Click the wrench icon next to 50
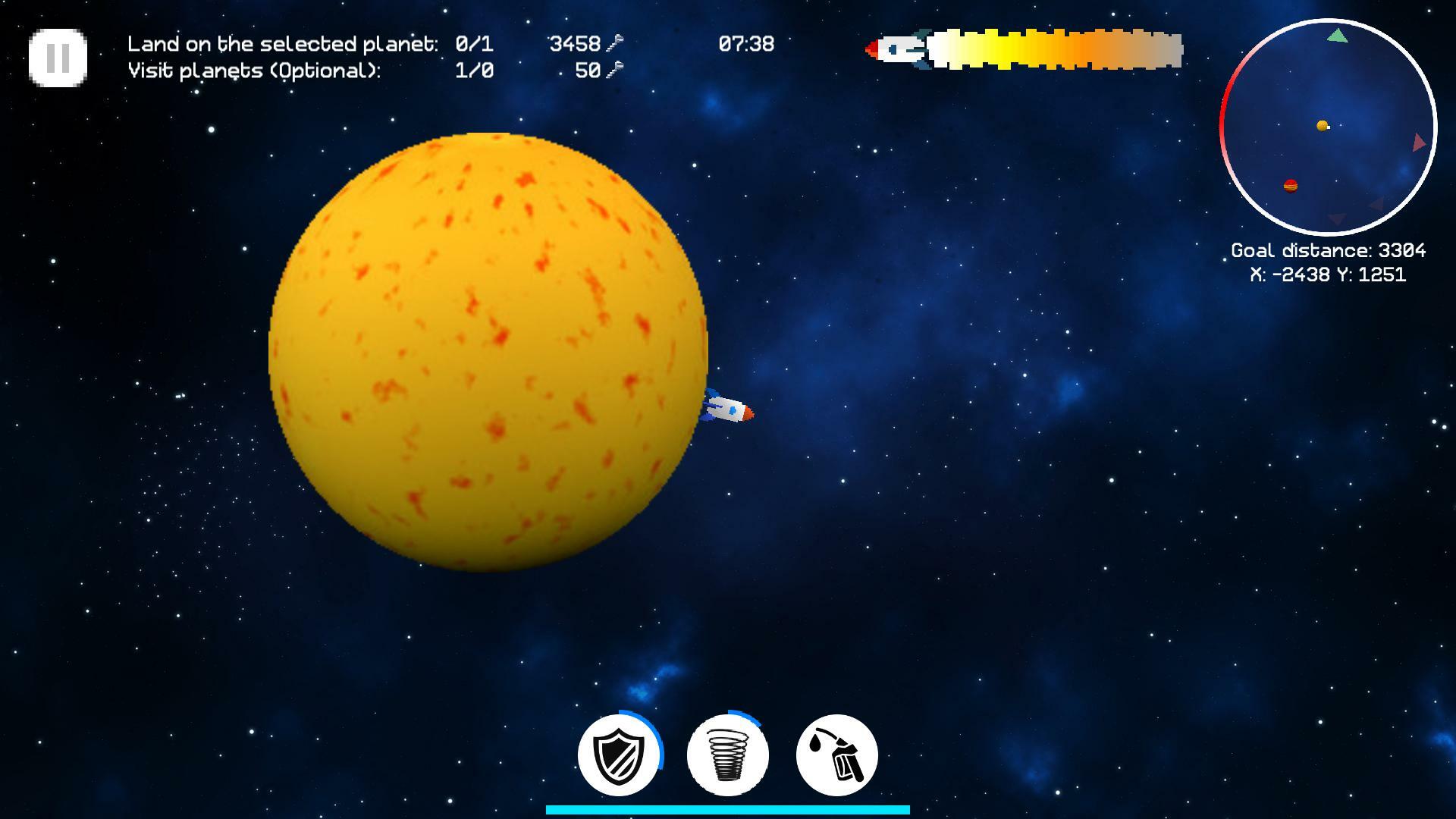 [x=613, y=72]
